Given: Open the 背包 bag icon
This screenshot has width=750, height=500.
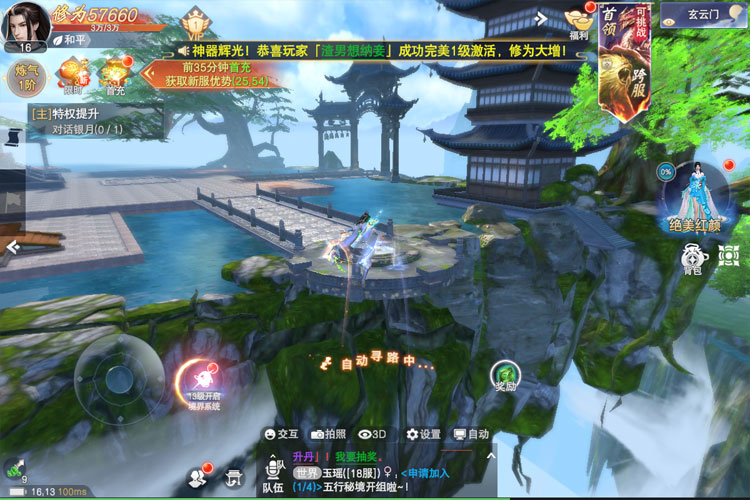Looking at the screenshot, I should pyautogui.click(x=692, y=258).
